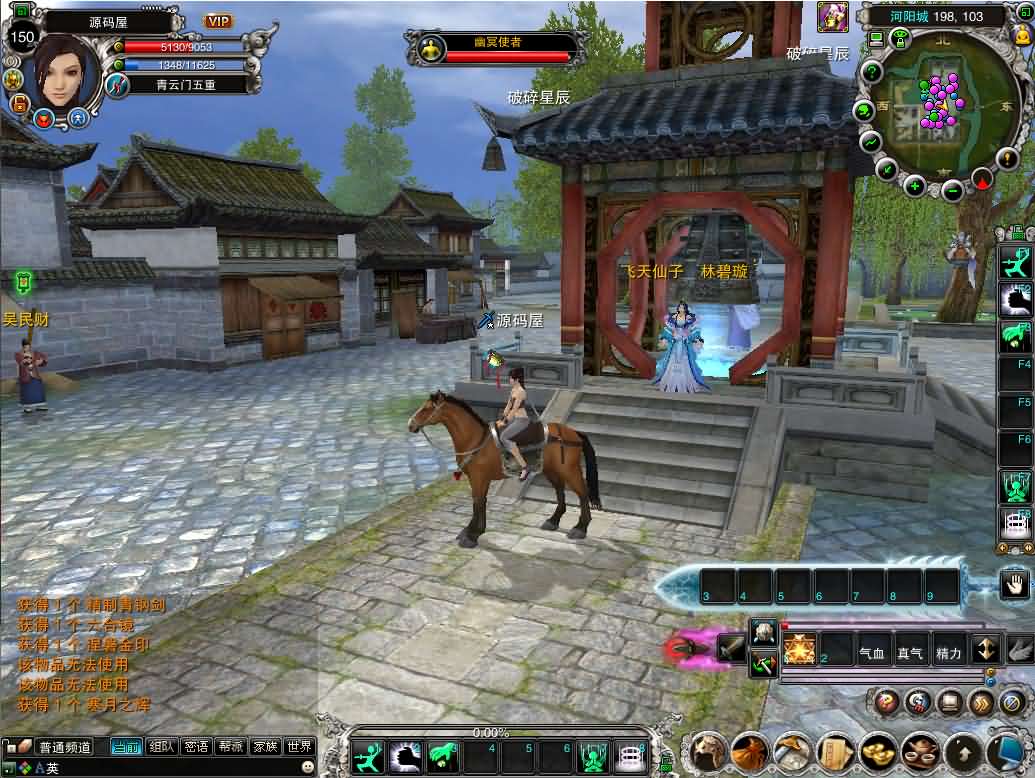This screenshot has width=1035, height=778.
Task: Click the teapot and cups menu icon
Action: pyautogui.click(x=921, y=750)
